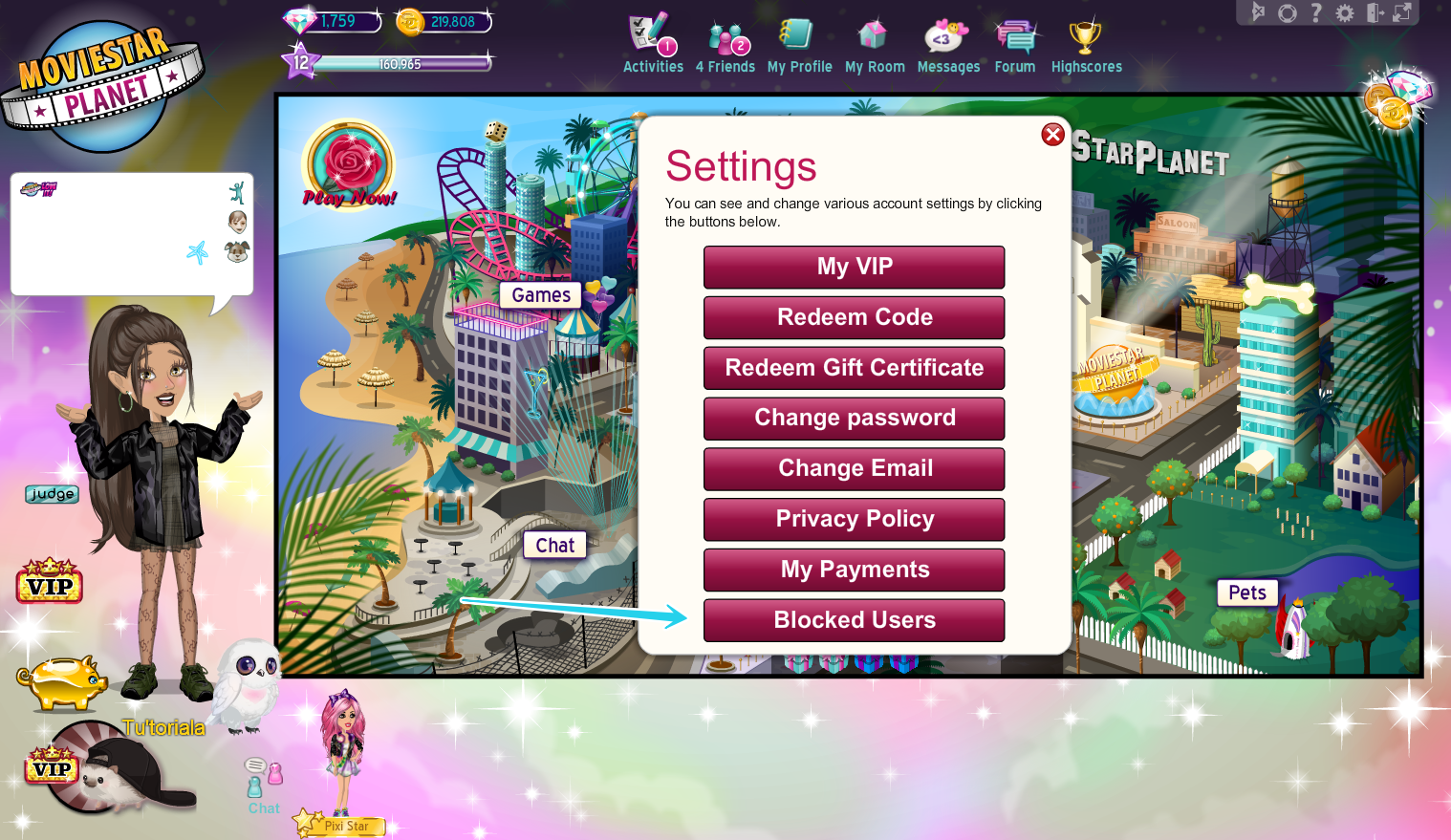
Task: Click the golden piggy bank
Action: coord(62,683)
